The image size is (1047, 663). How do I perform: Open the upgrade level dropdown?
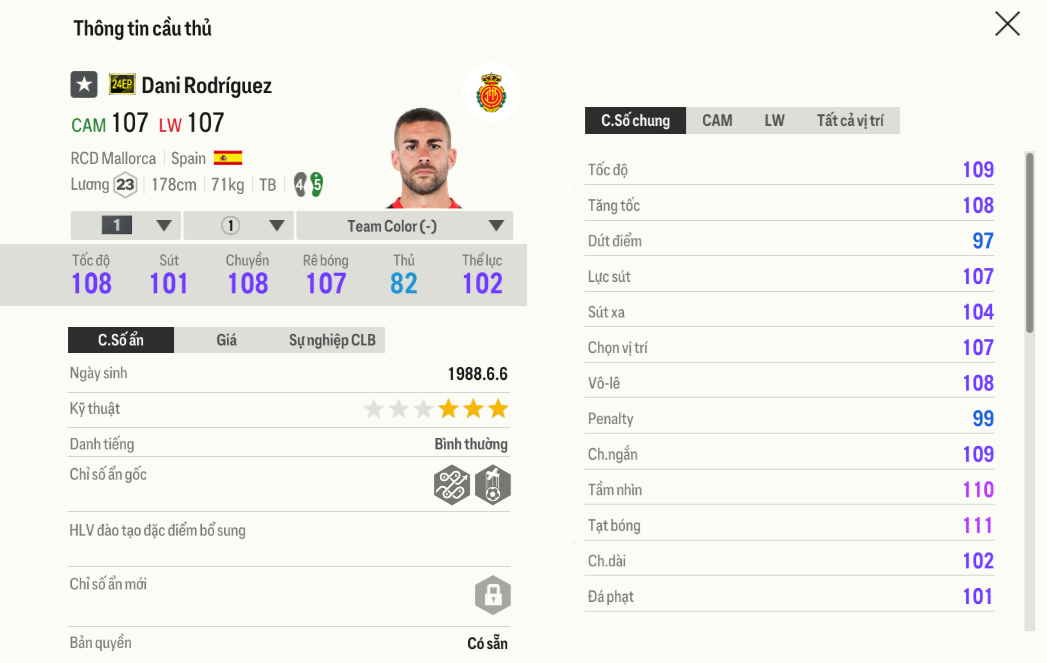(x=125, y=226)
